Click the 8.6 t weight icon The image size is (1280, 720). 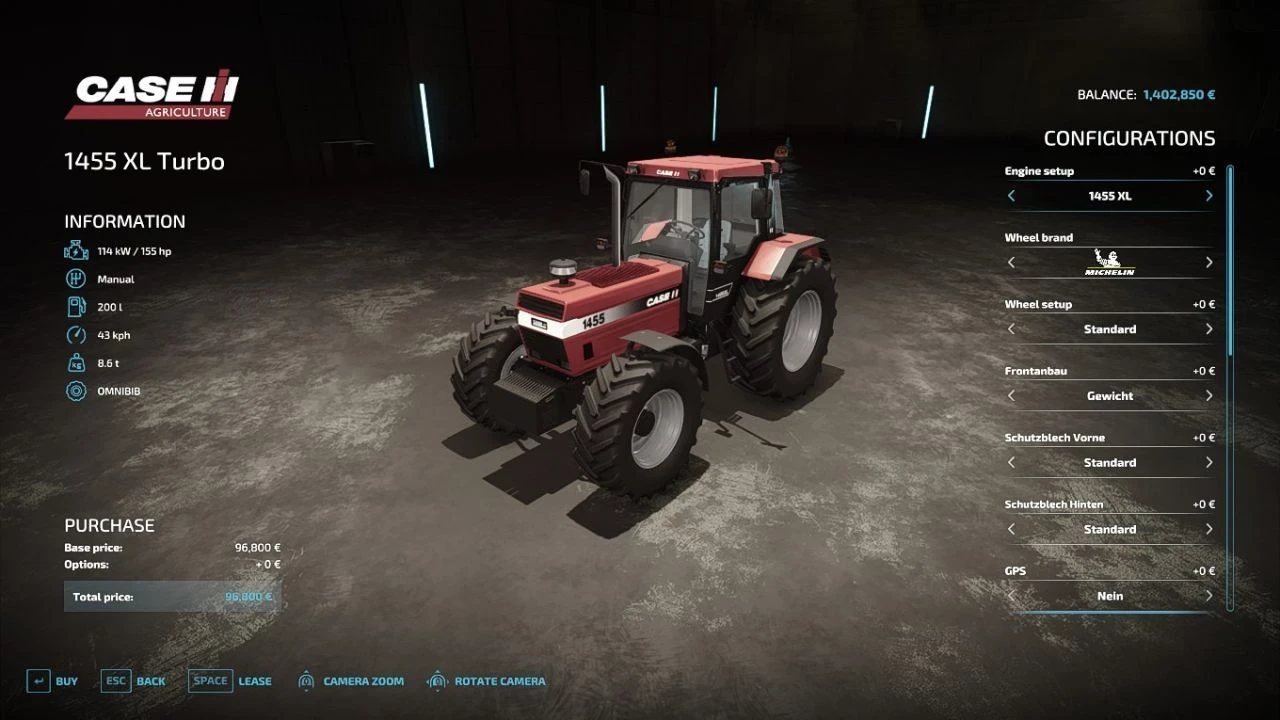[75, 362]
